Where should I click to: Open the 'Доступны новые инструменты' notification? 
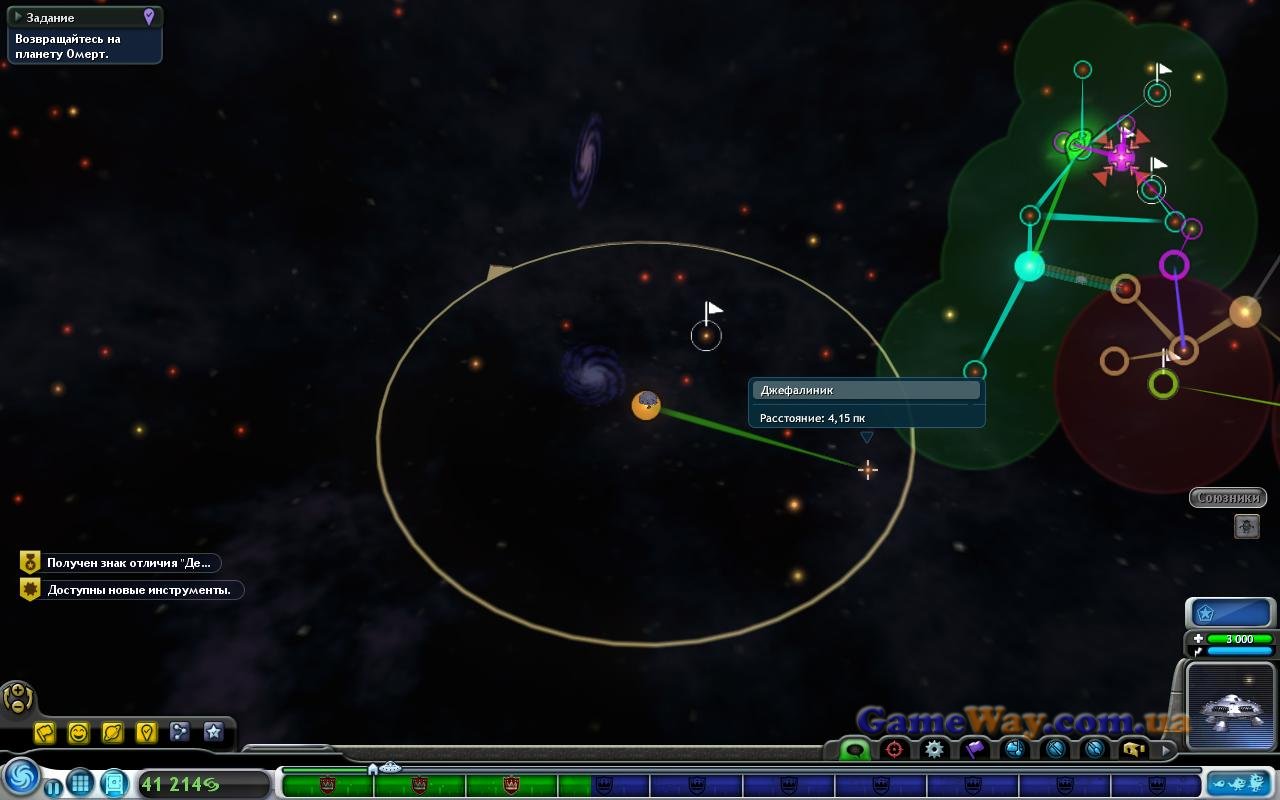click(x=131, y=590)
